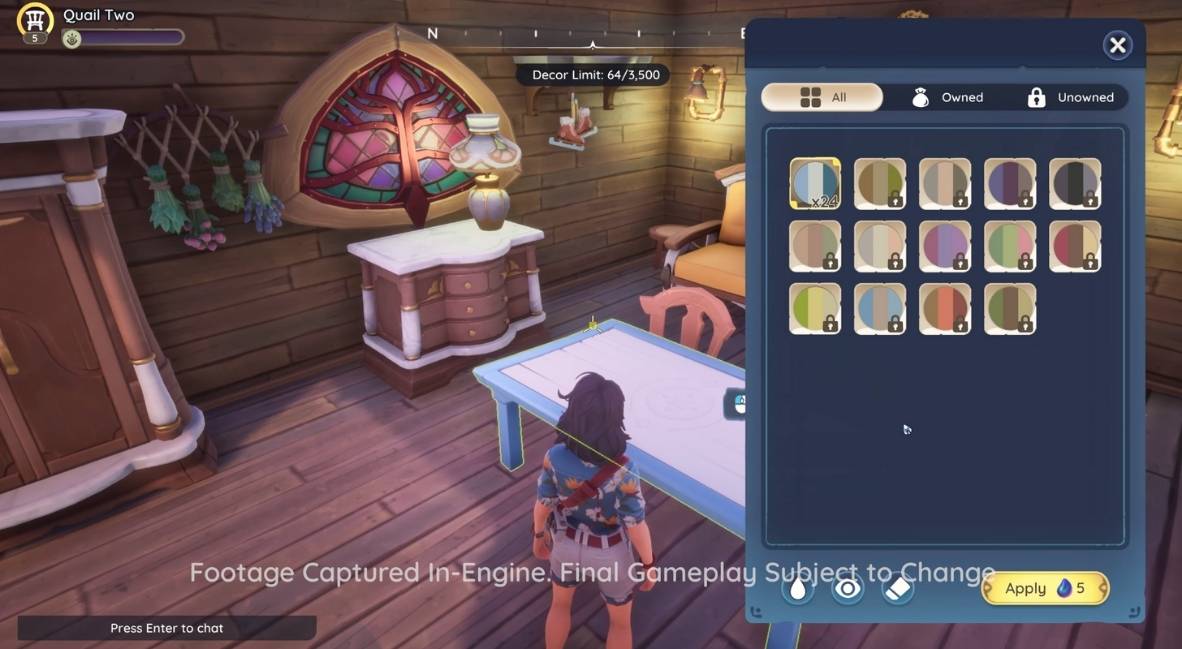1182x649 pixels.
Task: Open the chat input box
Action: [x=167, y=628]
